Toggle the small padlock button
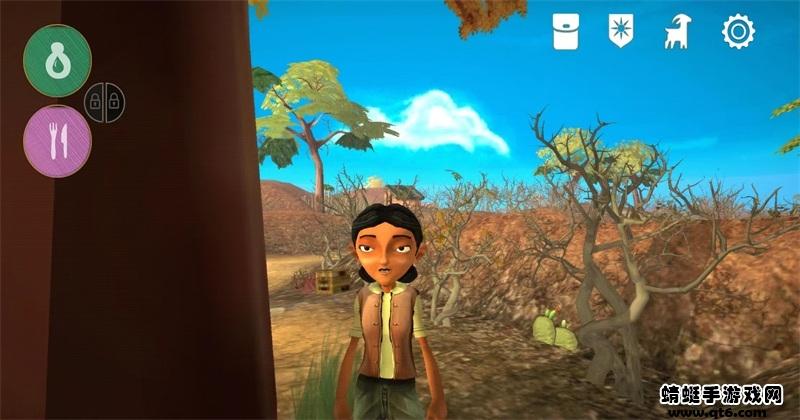The height and width of the screenshot is (420, 800). click(x=105, y=101)
